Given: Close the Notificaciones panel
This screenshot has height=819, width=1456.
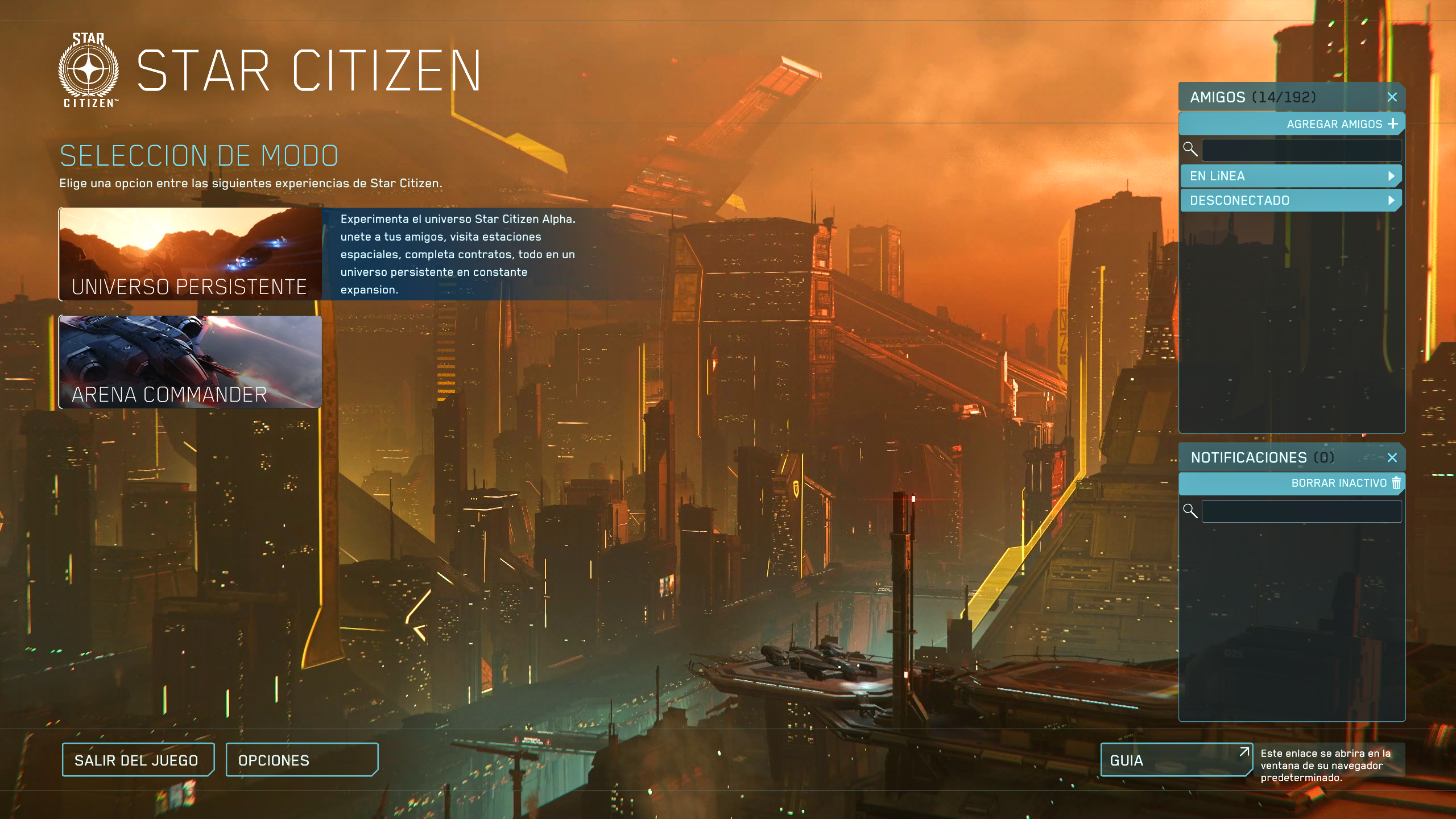Looking at the screenshot, I should coord(1392,458).
